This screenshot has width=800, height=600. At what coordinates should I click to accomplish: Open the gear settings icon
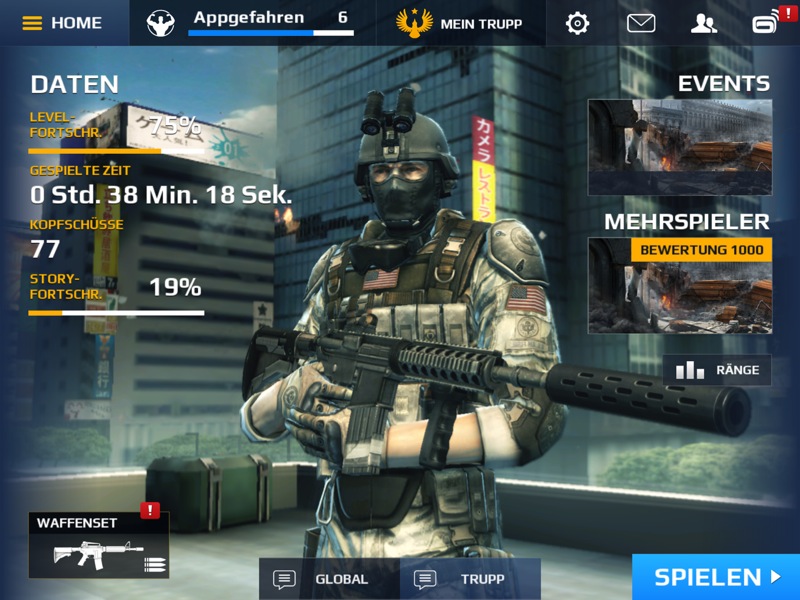[x=577, y=22]
